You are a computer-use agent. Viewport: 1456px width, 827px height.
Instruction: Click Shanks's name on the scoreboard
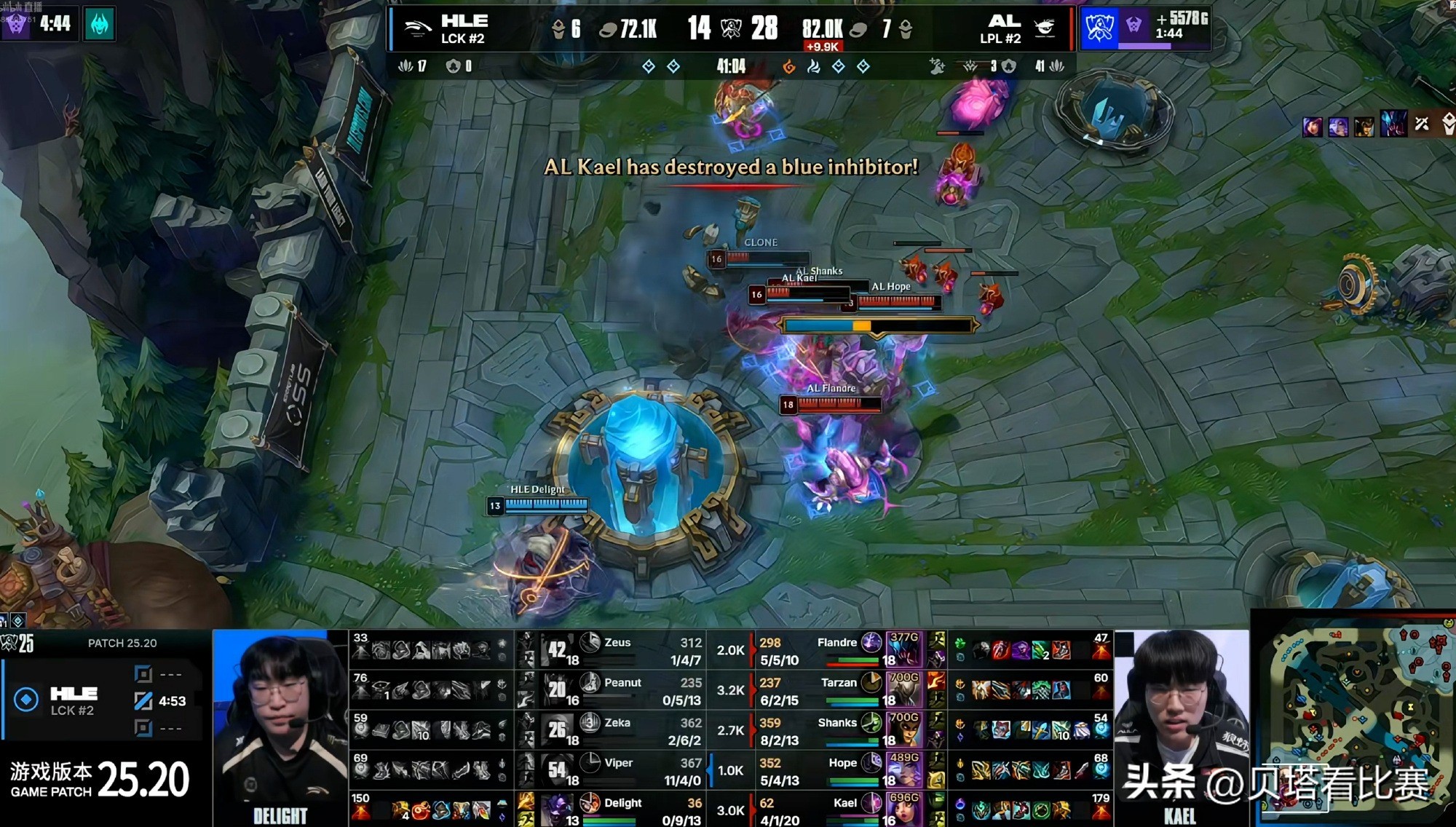tap(837, 723)
